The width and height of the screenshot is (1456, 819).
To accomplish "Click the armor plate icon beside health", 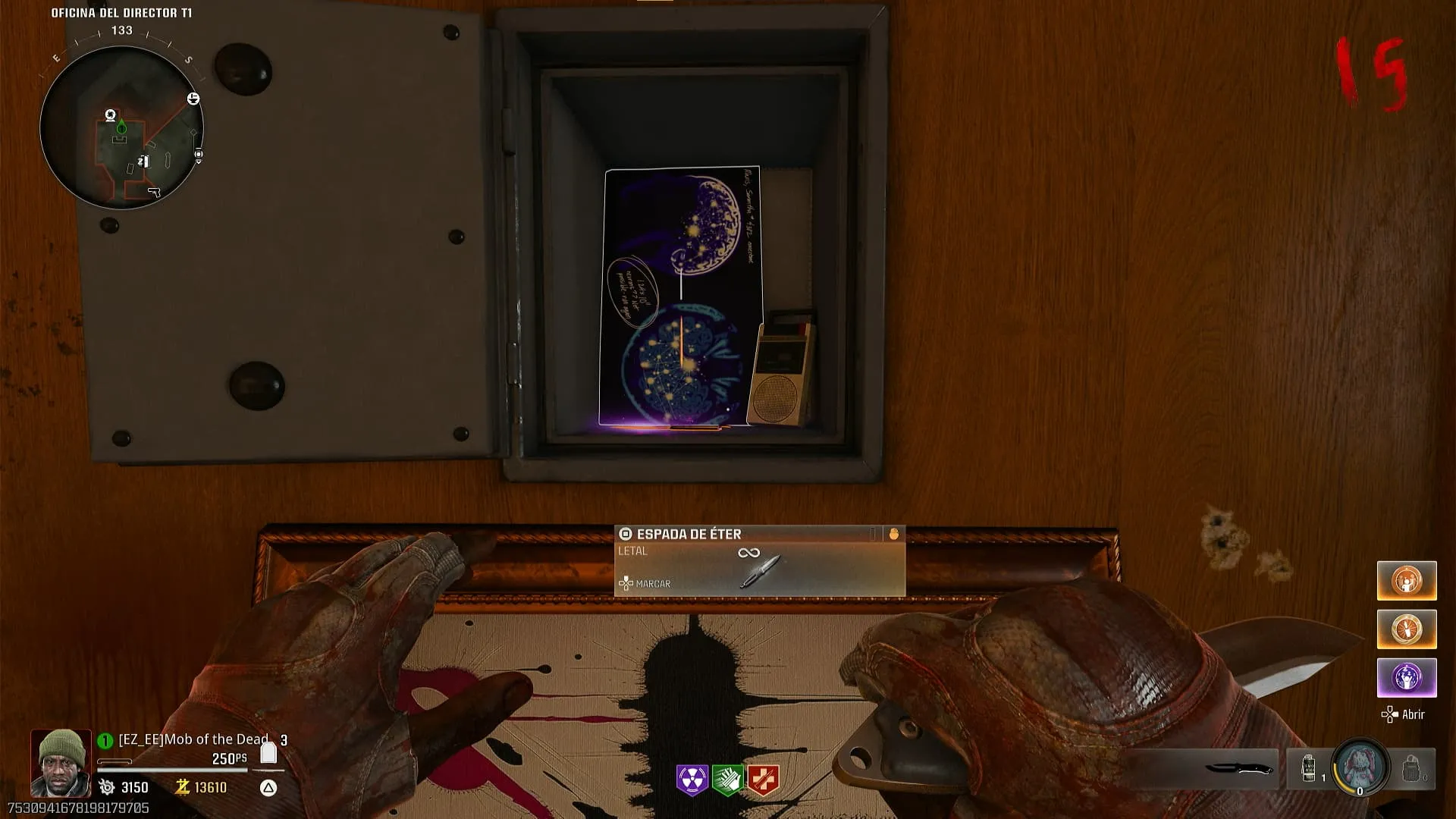I will click(x=268, y=752).
